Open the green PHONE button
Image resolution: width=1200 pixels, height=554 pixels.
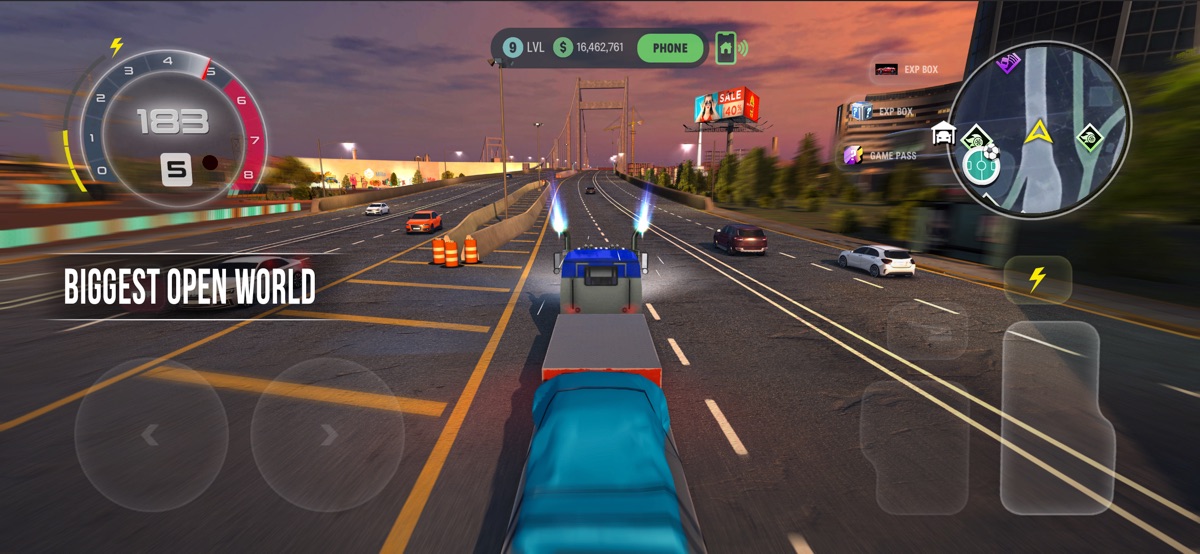click(670, 47)
